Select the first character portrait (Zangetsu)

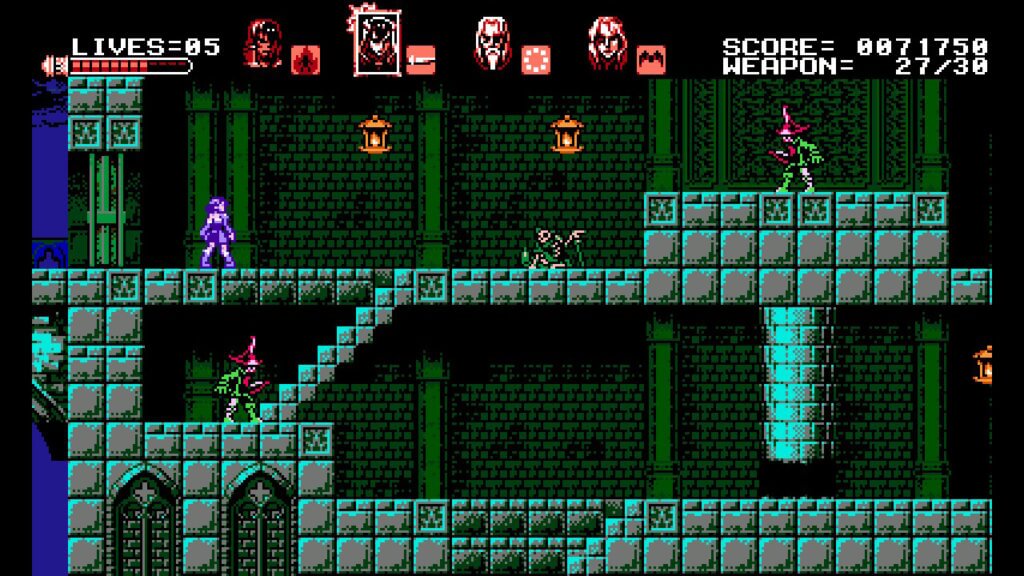click(264, 43)
